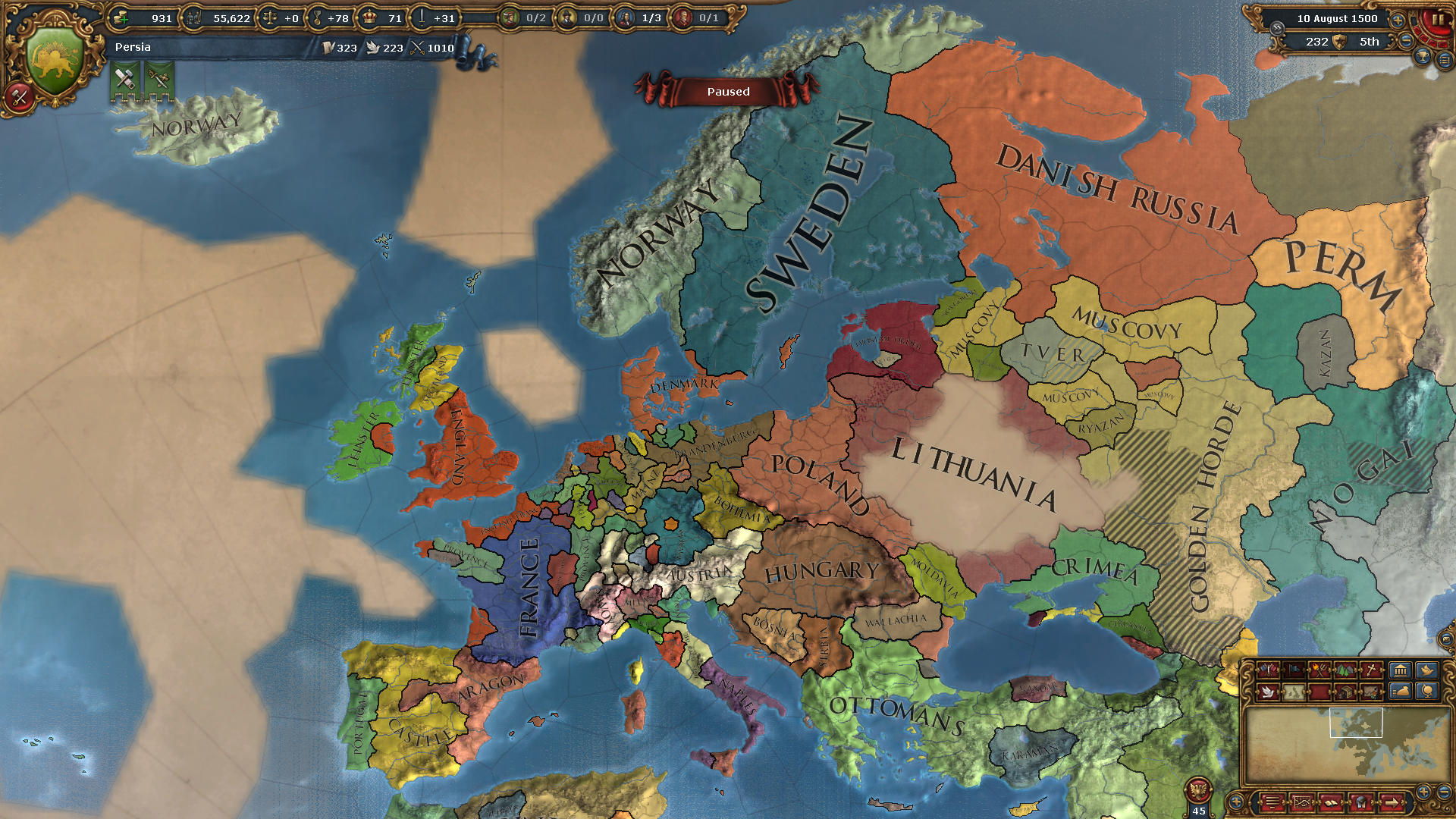The width and height of the screenshot is (1456, 819).
Task: Select the religious mapmode
Action: click(x=1370, y=670)
